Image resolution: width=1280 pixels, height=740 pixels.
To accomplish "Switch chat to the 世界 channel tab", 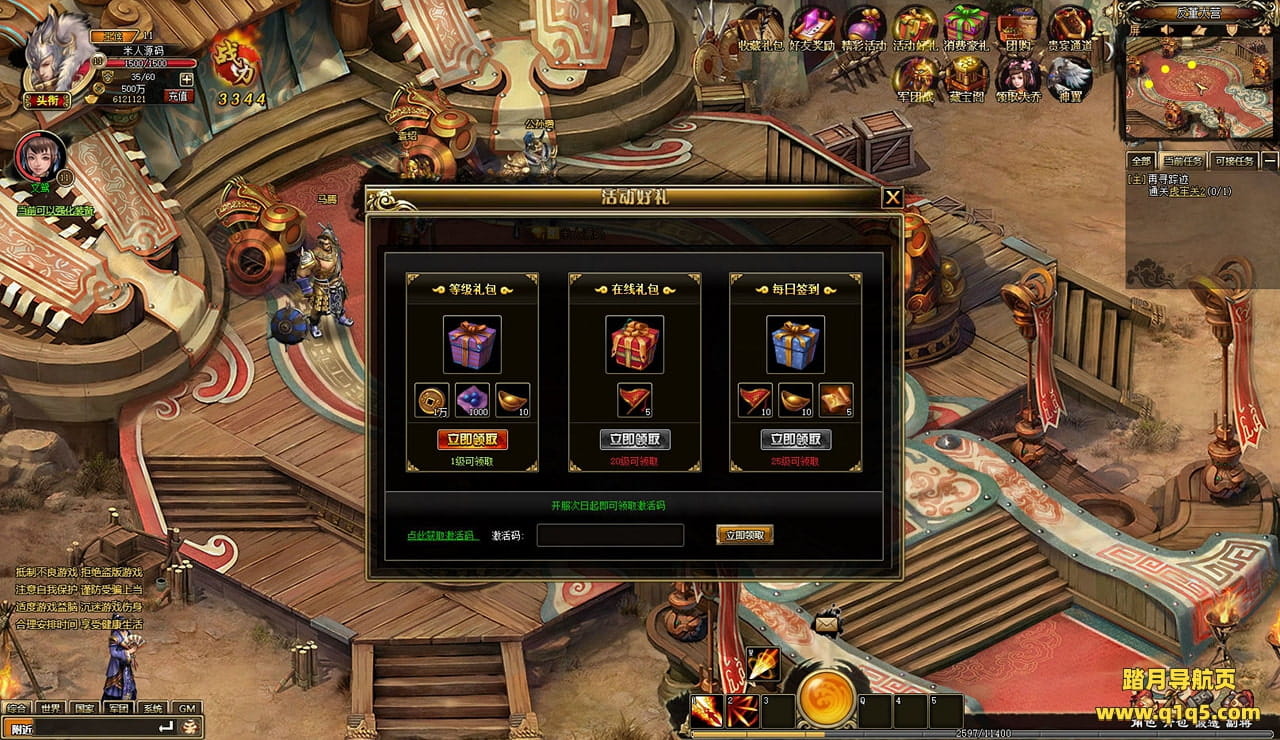I will (51, 708).
